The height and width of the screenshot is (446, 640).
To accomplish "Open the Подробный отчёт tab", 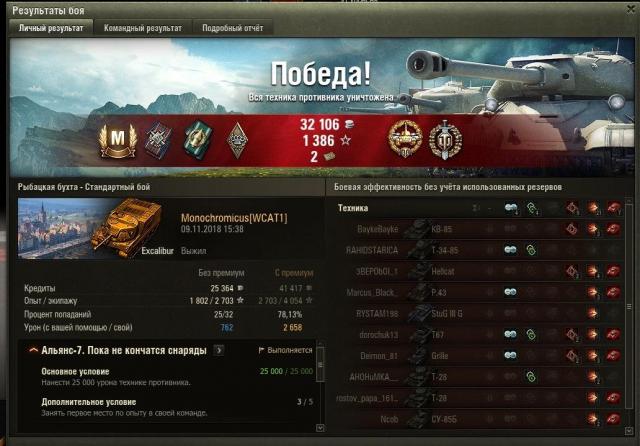I will (x=231, y=28).
